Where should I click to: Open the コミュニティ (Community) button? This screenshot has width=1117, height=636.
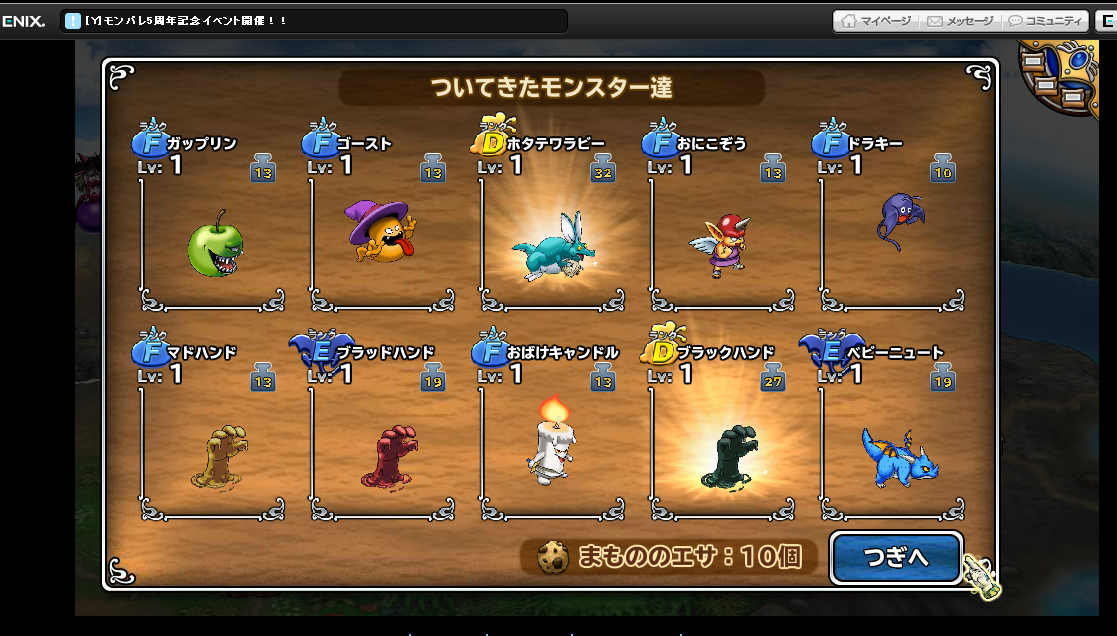tap(1045, 20)
